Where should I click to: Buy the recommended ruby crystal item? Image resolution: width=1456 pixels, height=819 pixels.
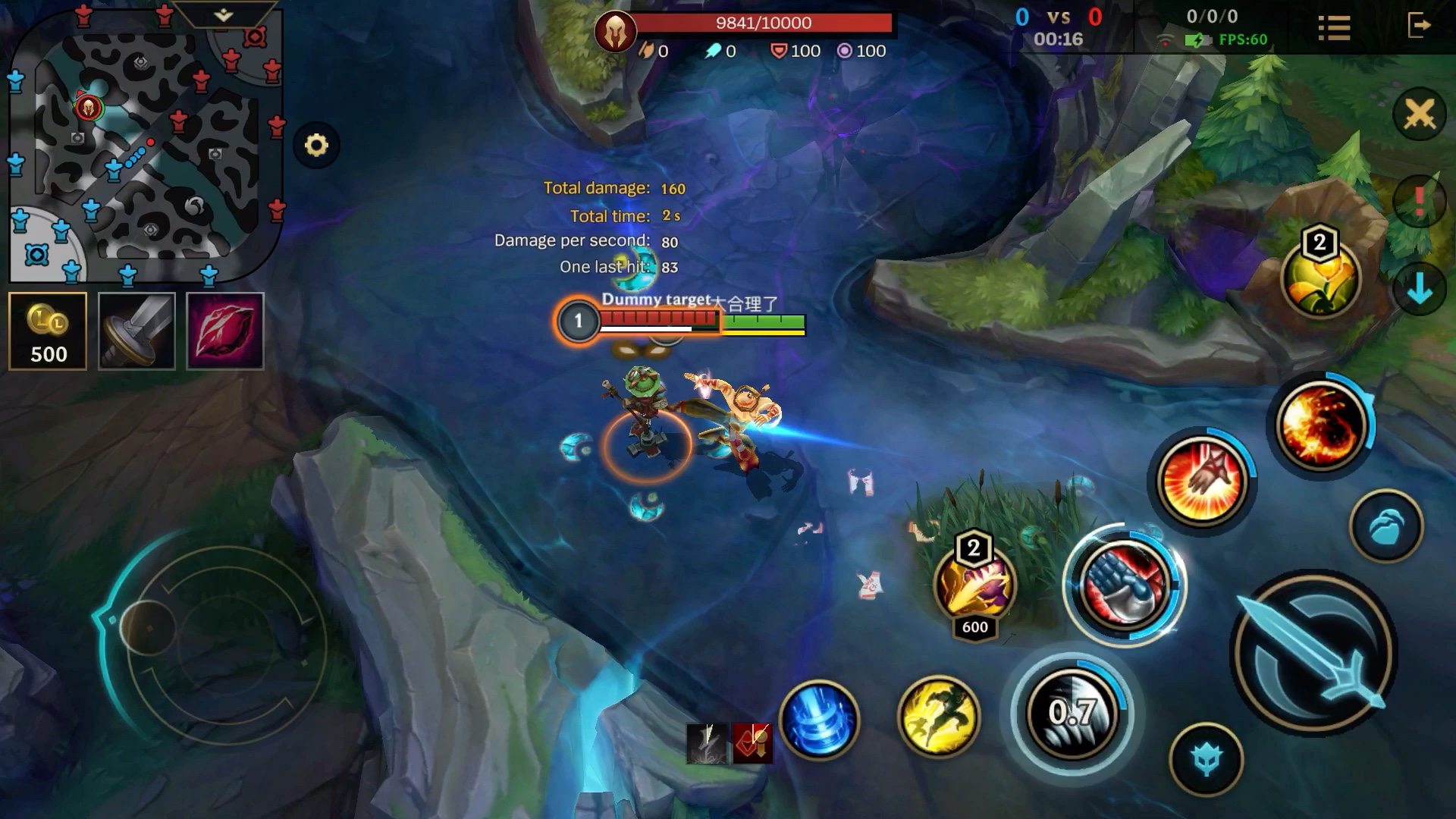coord(225,331)
